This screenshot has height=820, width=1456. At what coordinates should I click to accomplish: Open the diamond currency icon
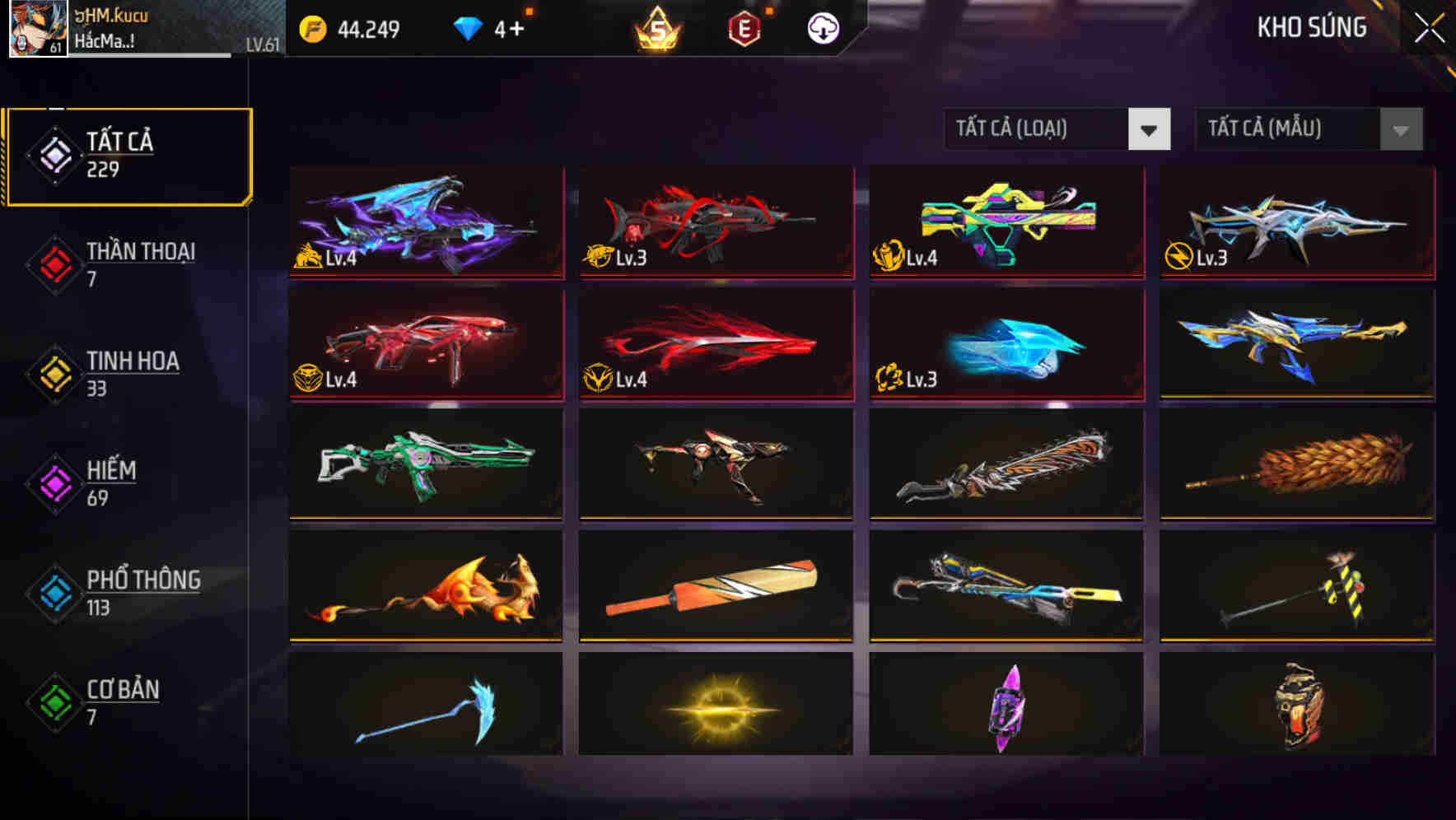[469, 27]
